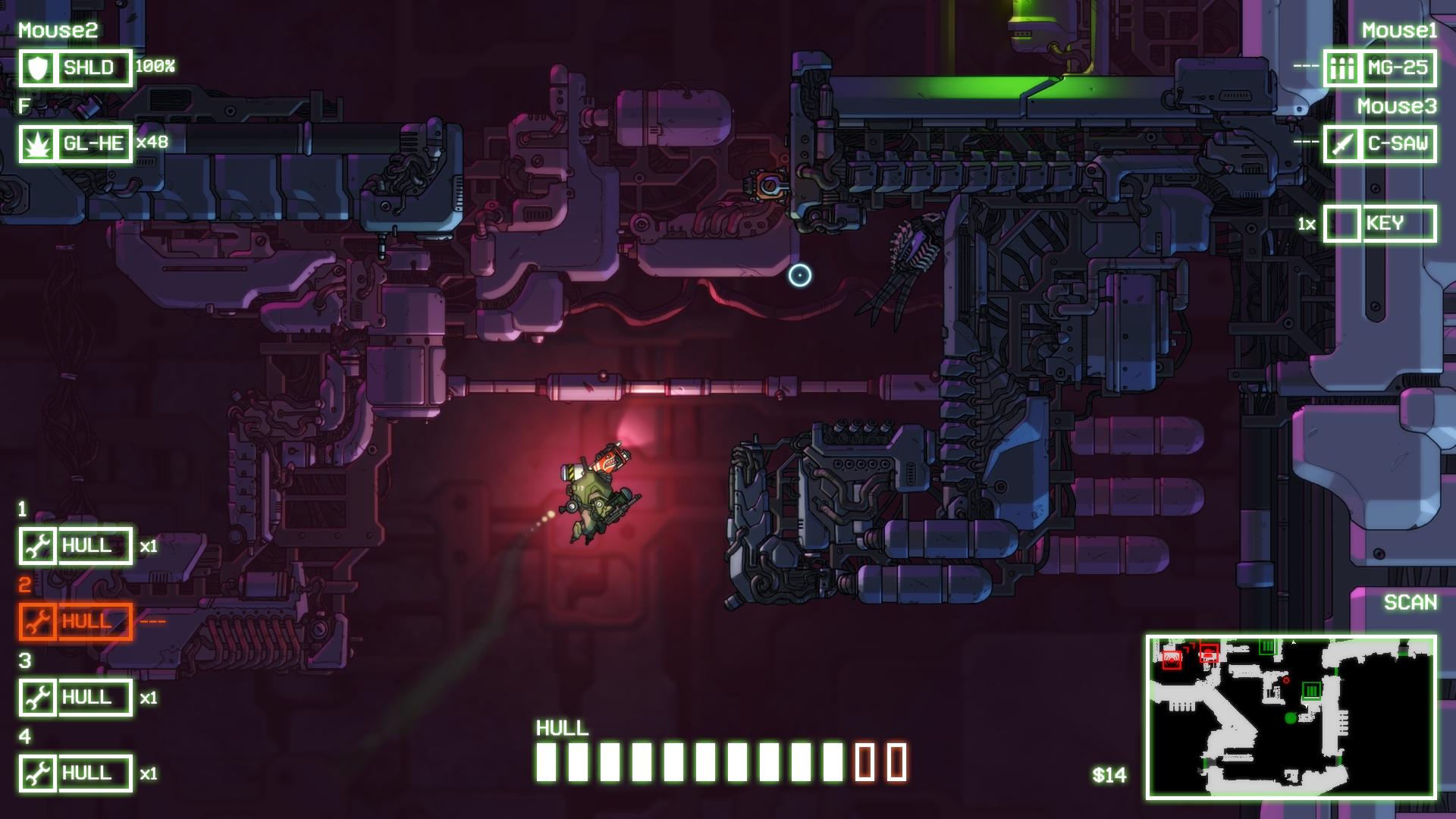This screenshot has width=1456, height=819.
Task: Select the MG-25 ammo magazine icon
Action: [1342, 67]
